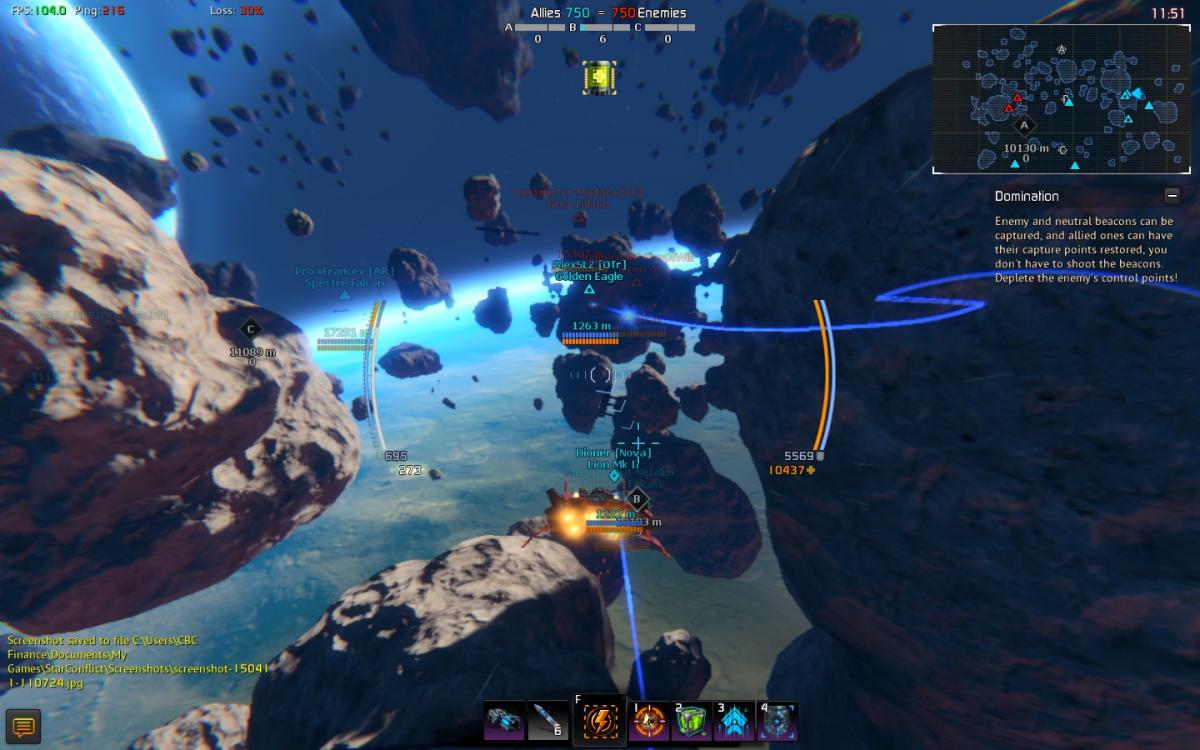Activate the lightning bolt special module

[599, 721]
